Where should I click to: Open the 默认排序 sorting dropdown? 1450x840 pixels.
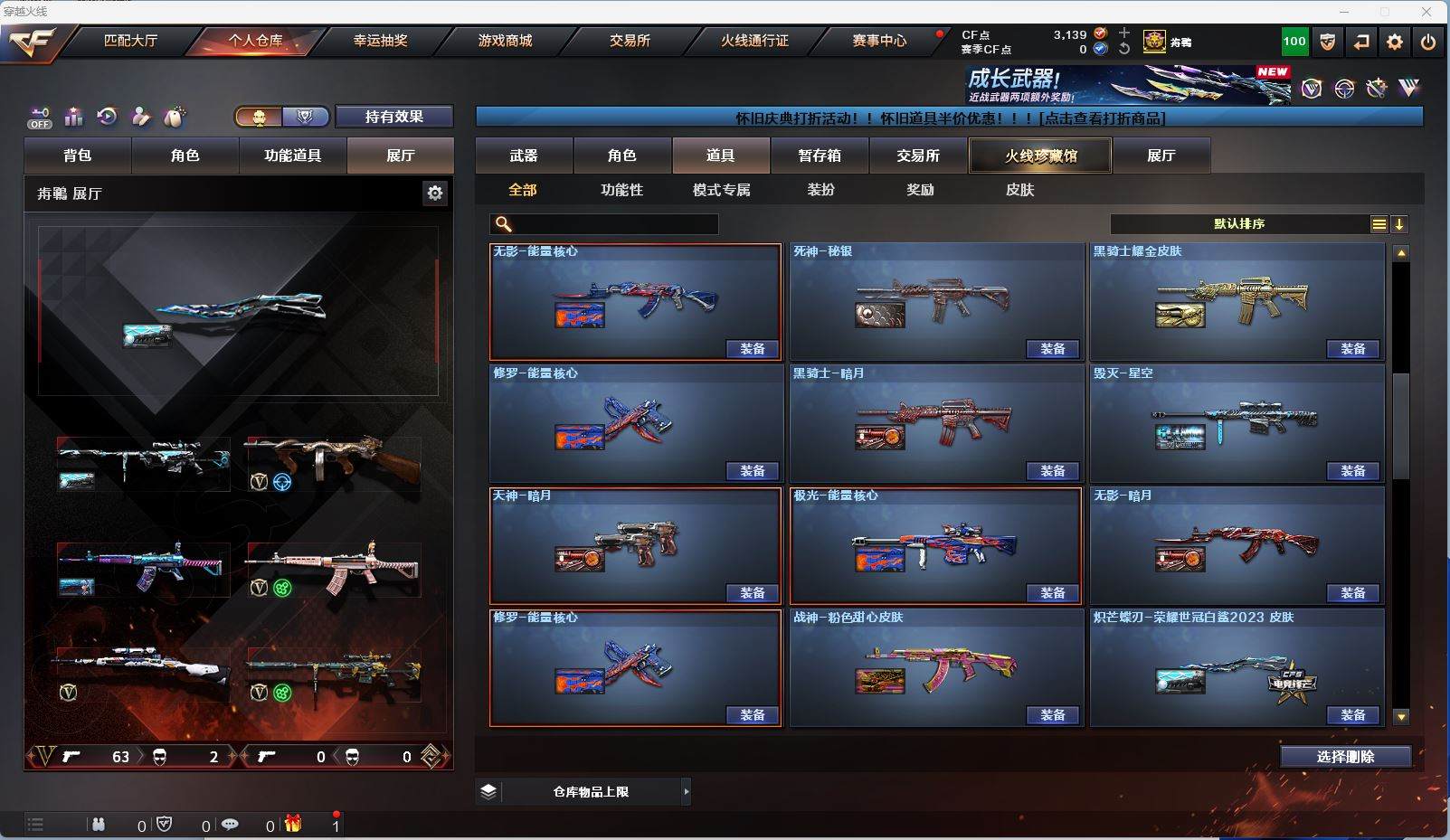1239,224
